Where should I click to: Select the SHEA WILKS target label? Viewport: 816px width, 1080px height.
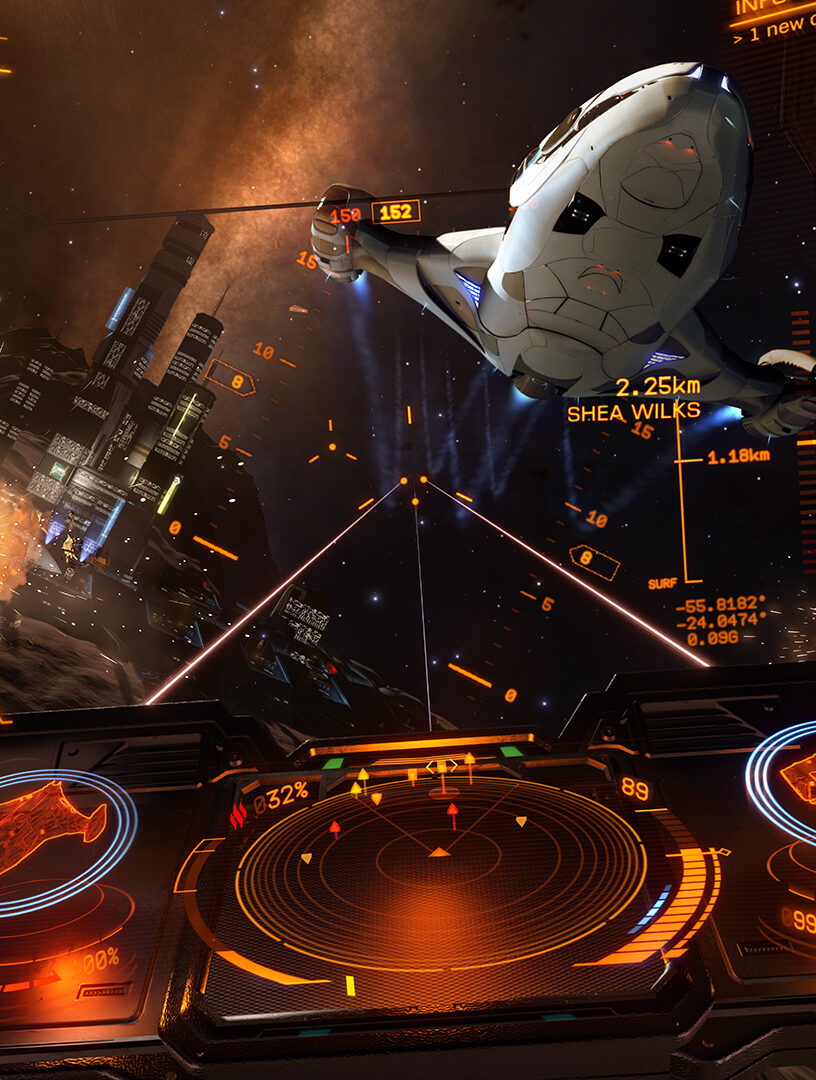coord(633,412)
